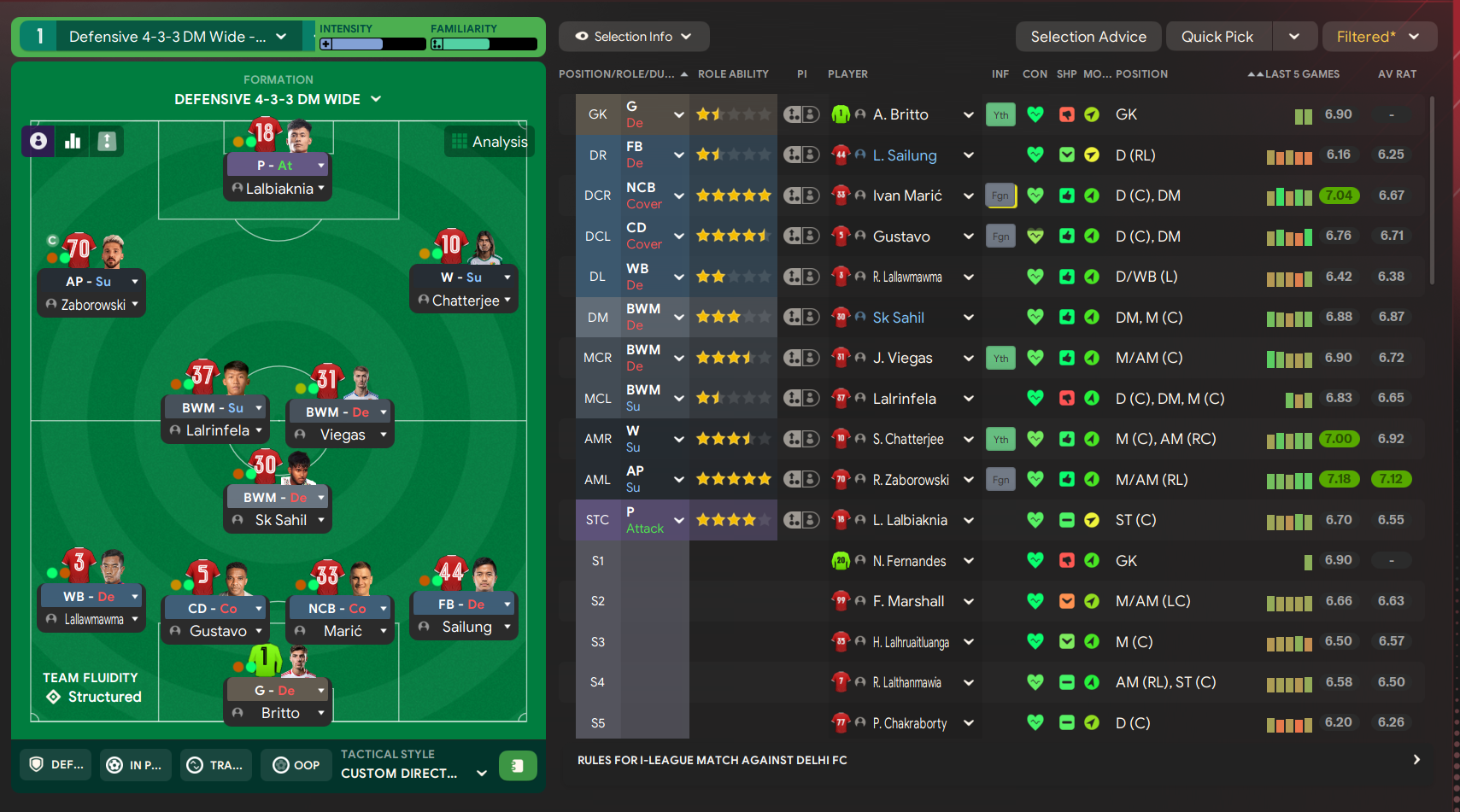
Task: Select Zaborowski's pitch position card
Action: (x=92, y=304)
